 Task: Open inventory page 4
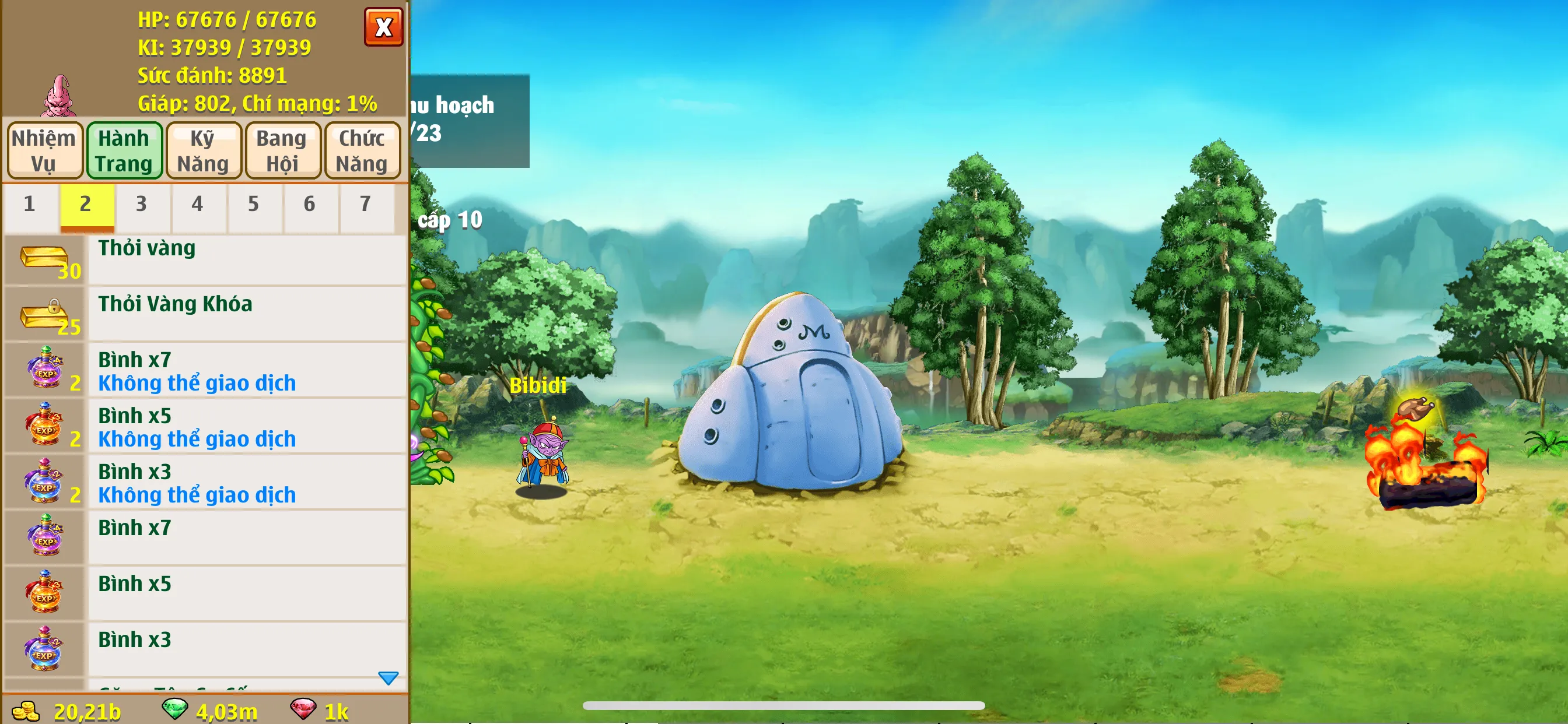tap(197, 205)
